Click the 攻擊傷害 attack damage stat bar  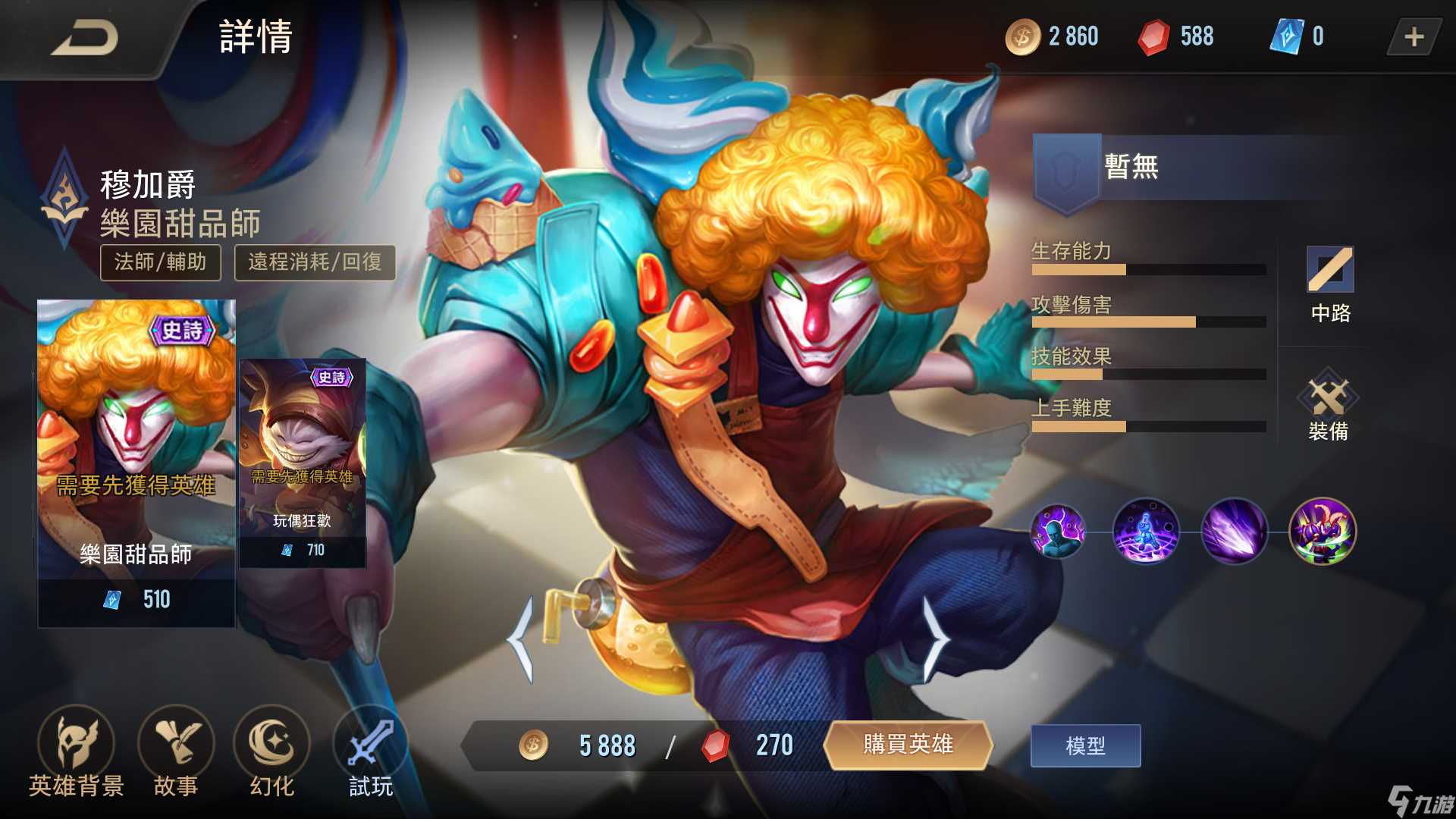click(1150, 322)
